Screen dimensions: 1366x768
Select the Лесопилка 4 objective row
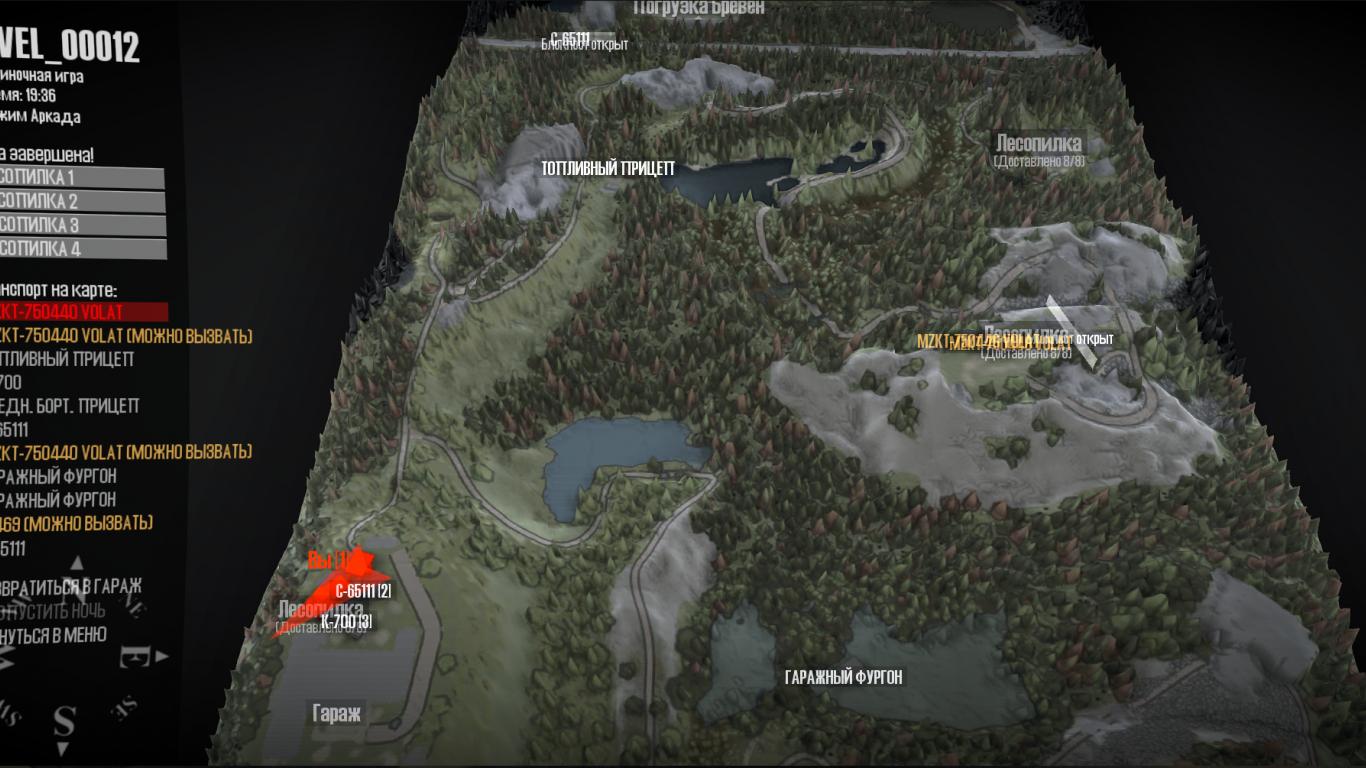(x=80, y=249)
